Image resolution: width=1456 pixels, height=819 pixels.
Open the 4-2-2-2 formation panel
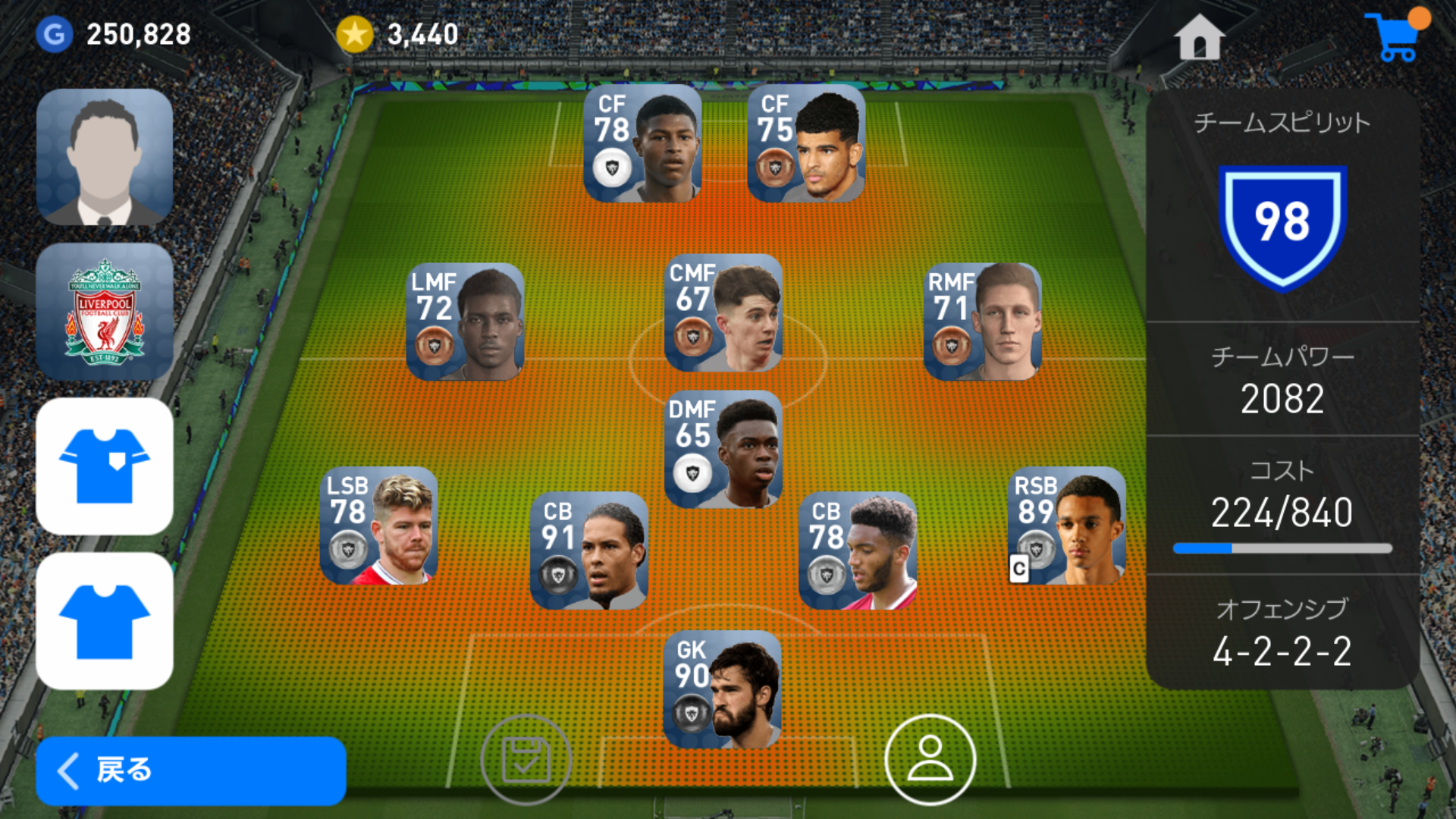tap(1282, 632)
